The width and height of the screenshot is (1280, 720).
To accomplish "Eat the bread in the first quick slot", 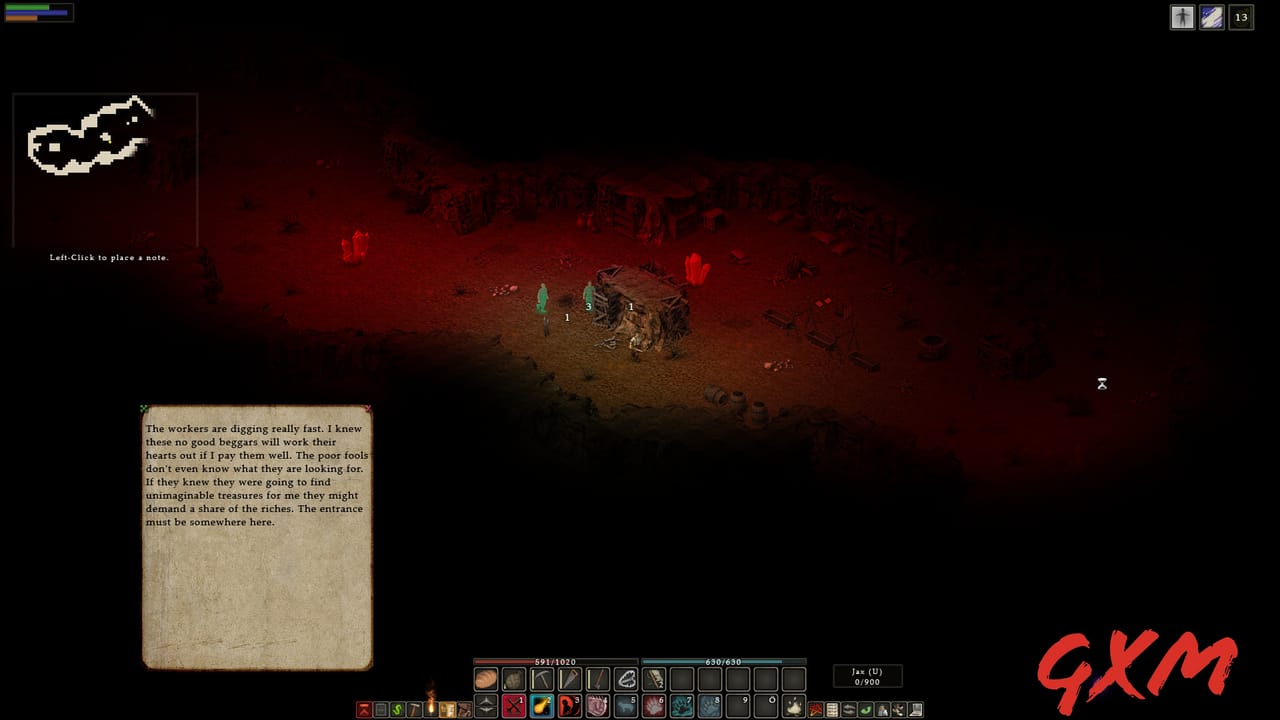I will [x=485, y=678].
